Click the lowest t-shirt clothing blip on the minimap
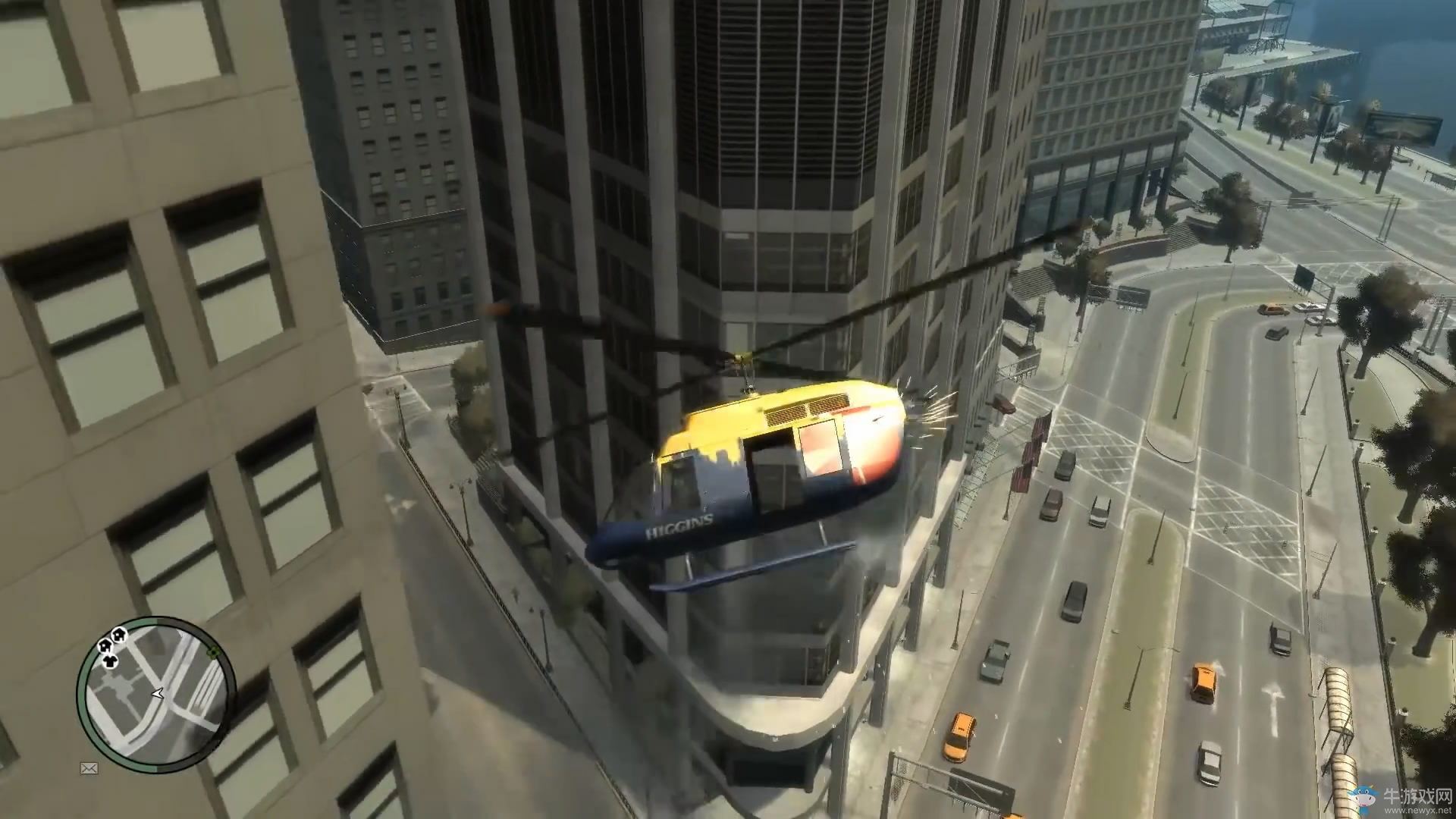Image resolution: width=1456 pixels, height=819 pixels. pyautogui.click(x=109, y=661)
